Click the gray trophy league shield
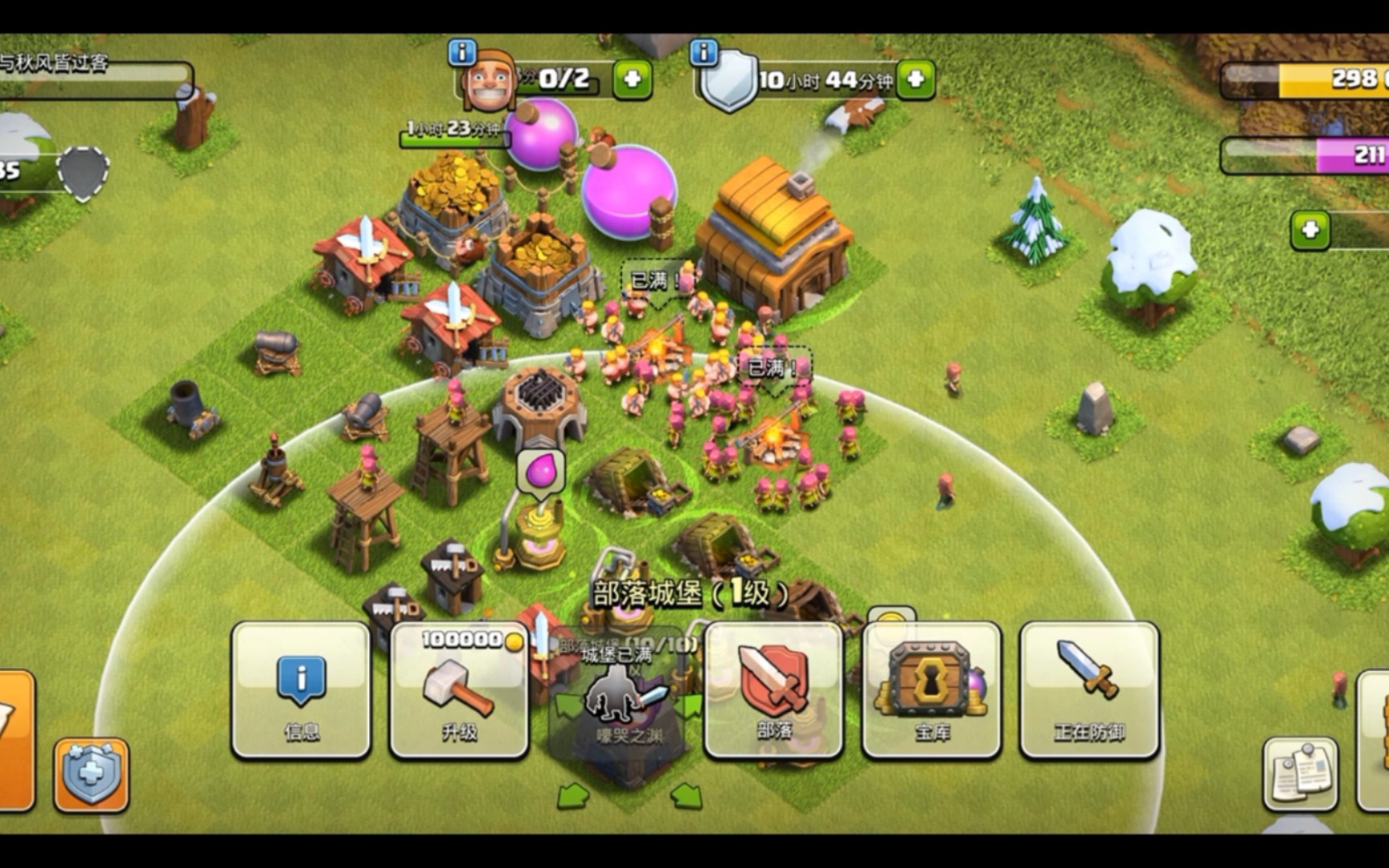The height and width of the screenshot is (868, 1389). (x=83, y=173)
